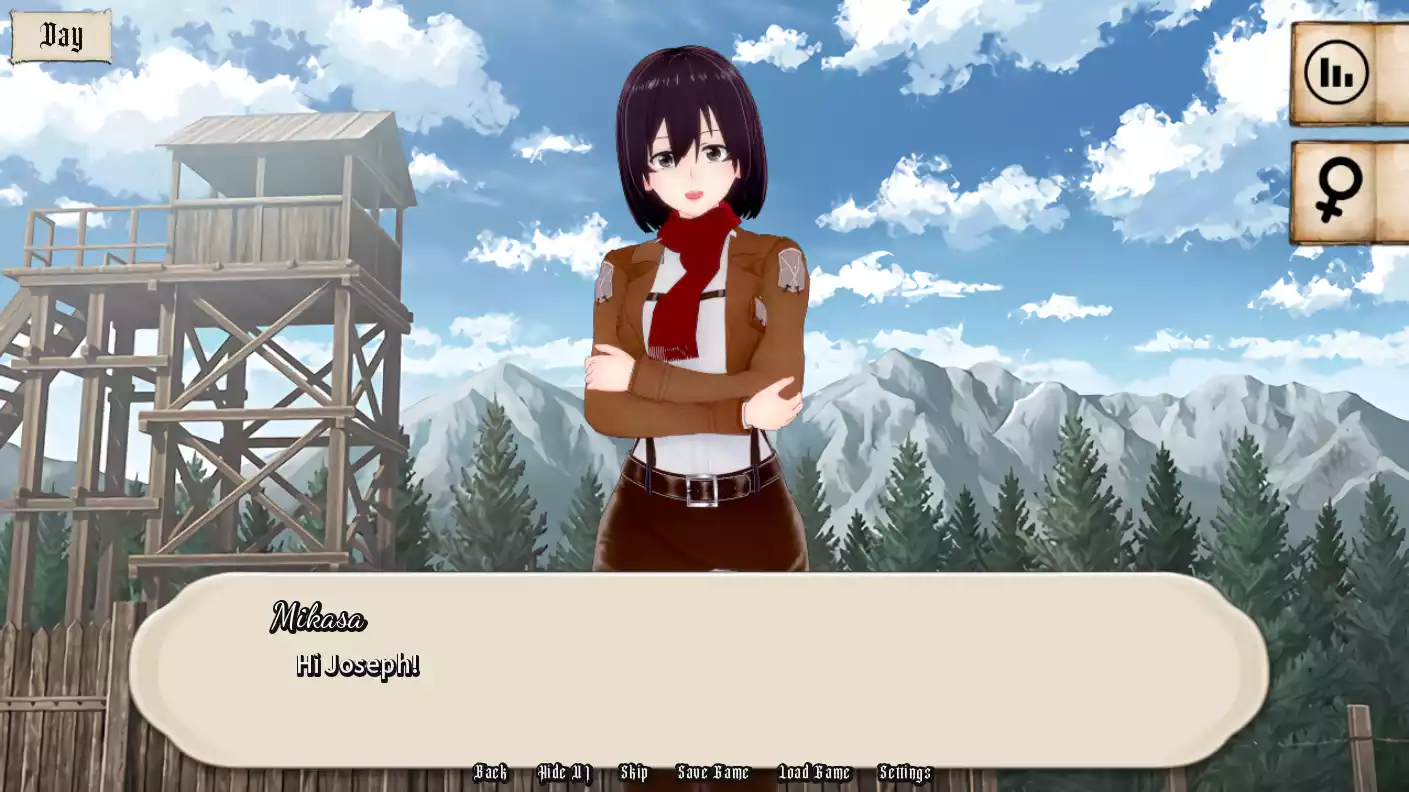This screenshot has height=792, width=1409.
Task: Open the Load Game screen
Action: (814, 772)
